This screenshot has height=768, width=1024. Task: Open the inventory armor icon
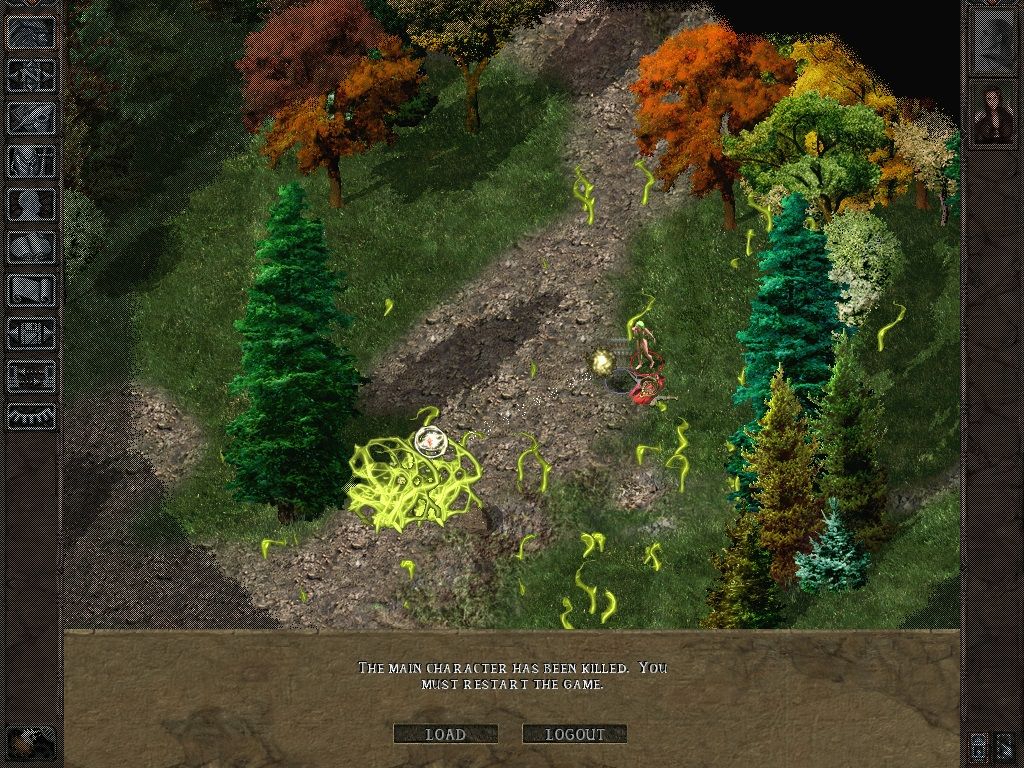(x=32, y=160)
